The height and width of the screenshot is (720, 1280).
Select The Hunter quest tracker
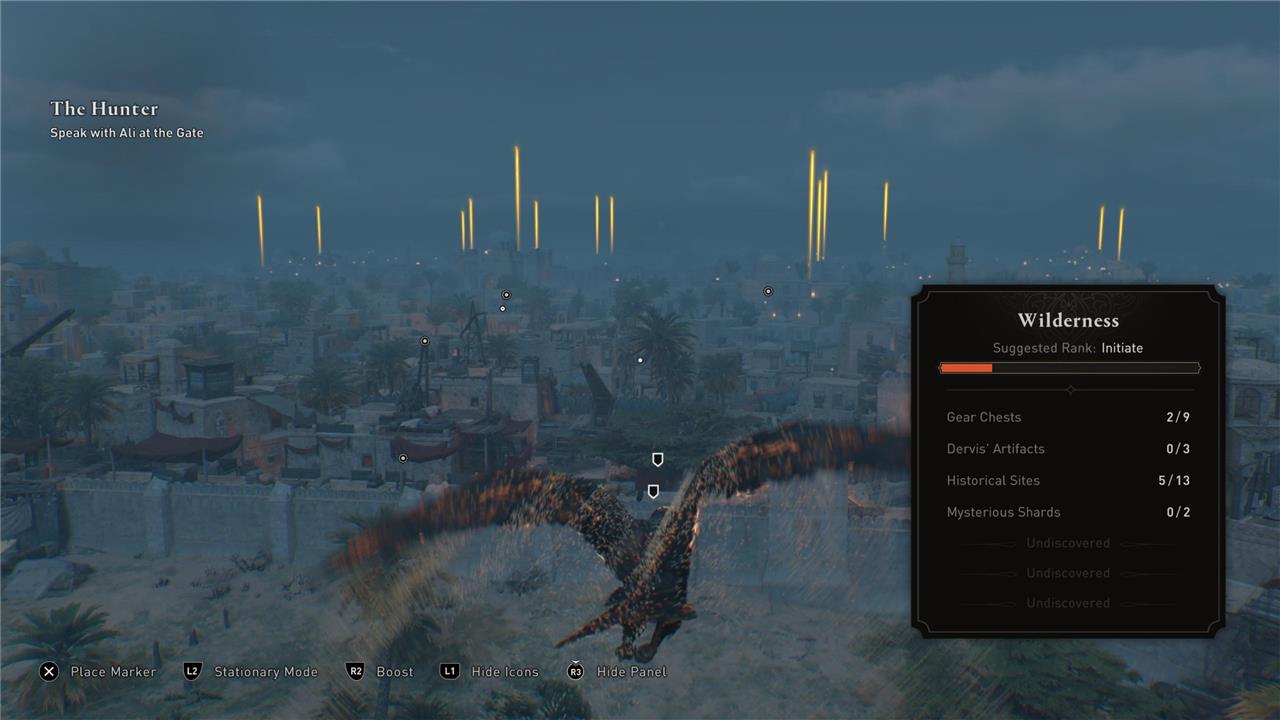105,109
